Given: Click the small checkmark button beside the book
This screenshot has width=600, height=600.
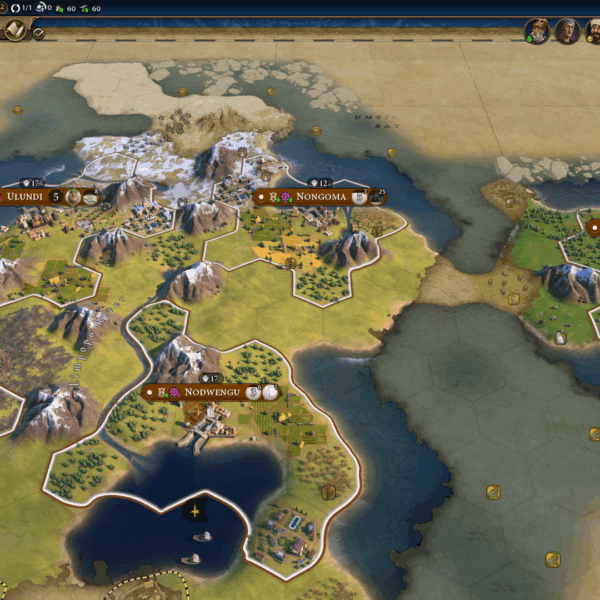Looking at the screenshot, I should [x=38, y=34].
